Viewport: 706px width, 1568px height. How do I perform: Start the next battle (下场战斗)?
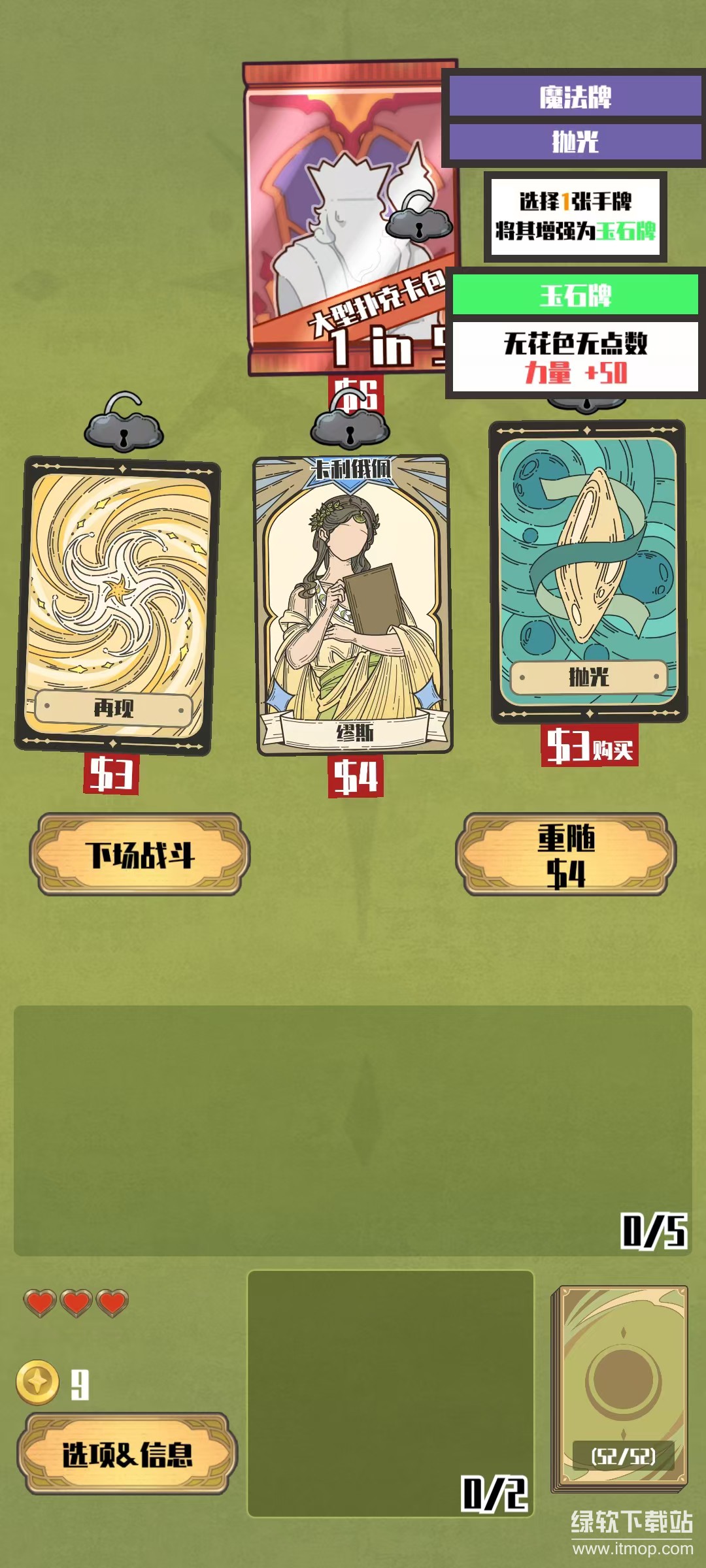[x=140, y=854]
